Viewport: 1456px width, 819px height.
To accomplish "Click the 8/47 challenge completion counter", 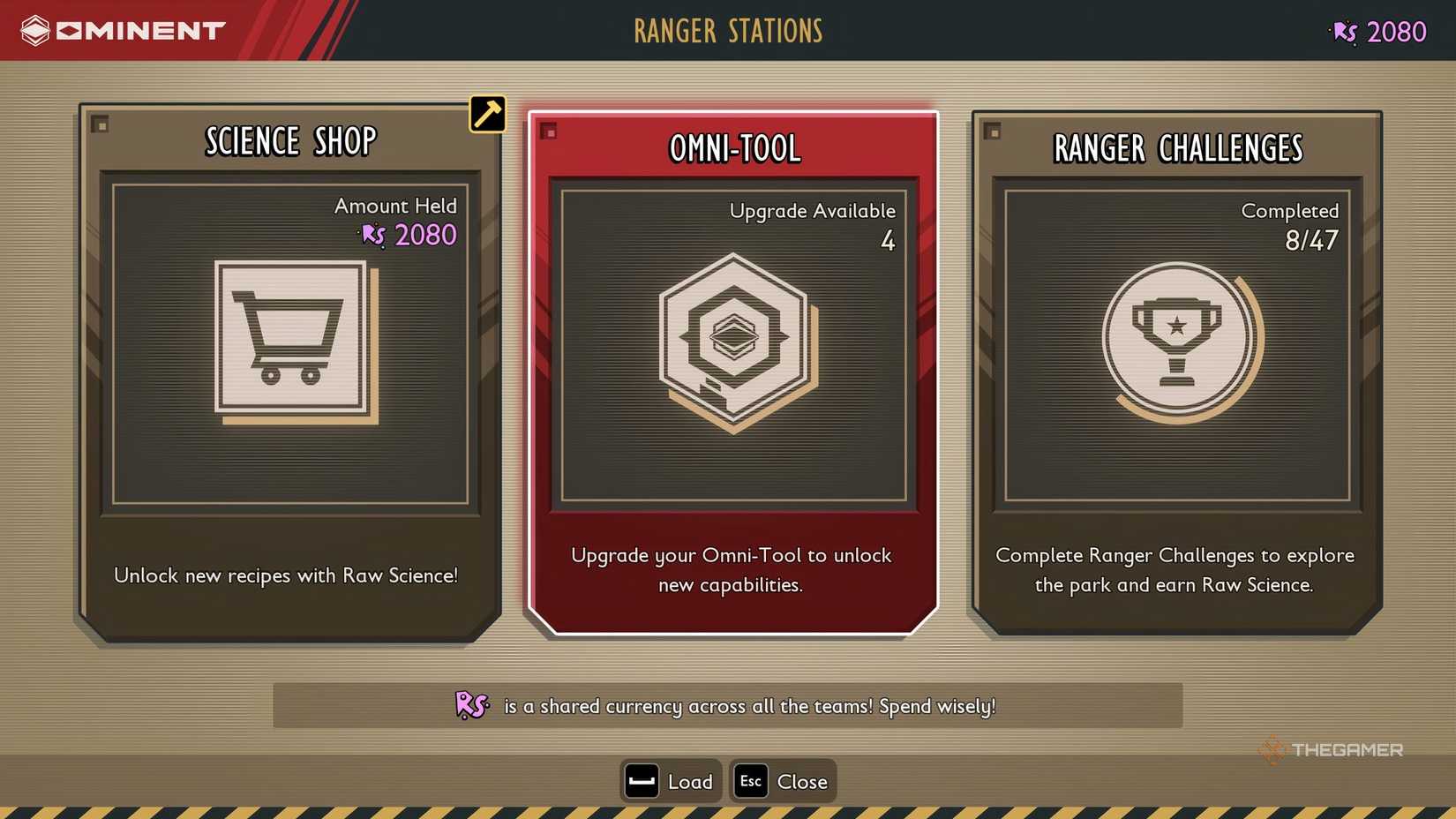I will pos(1309,239).
